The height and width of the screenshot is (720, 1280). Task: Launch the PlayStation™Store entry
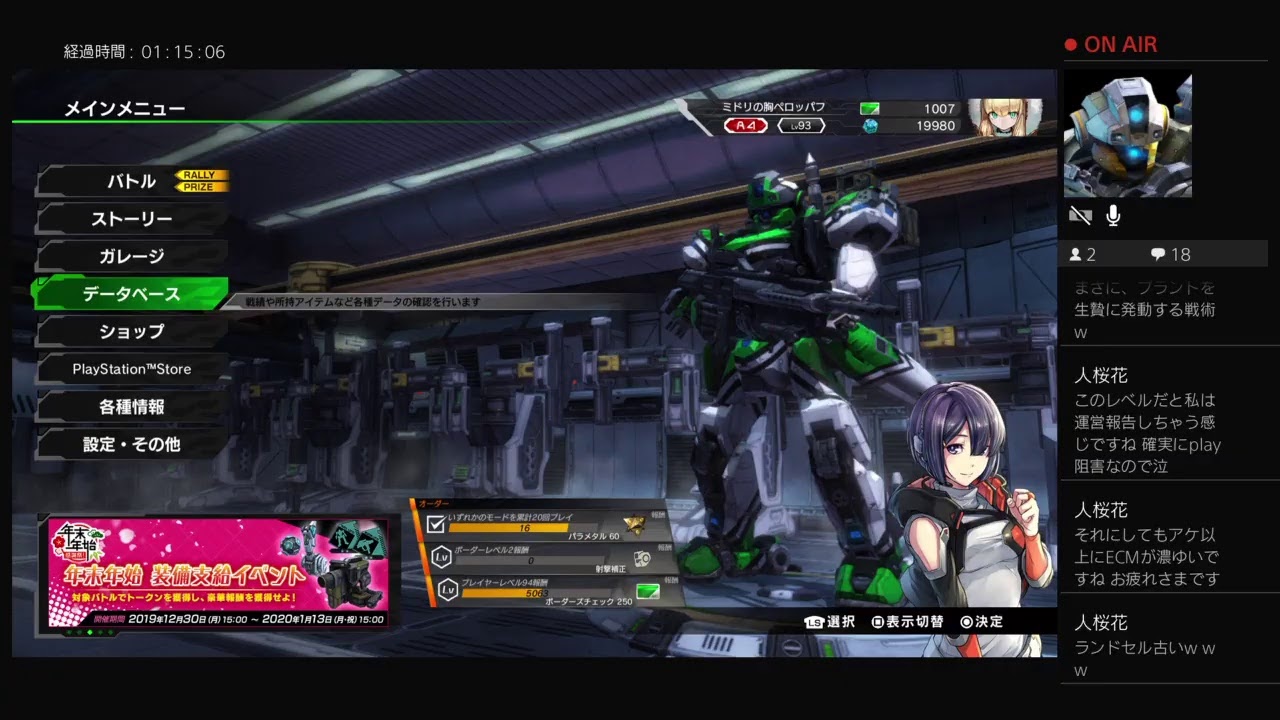click(x=132, y=369)
